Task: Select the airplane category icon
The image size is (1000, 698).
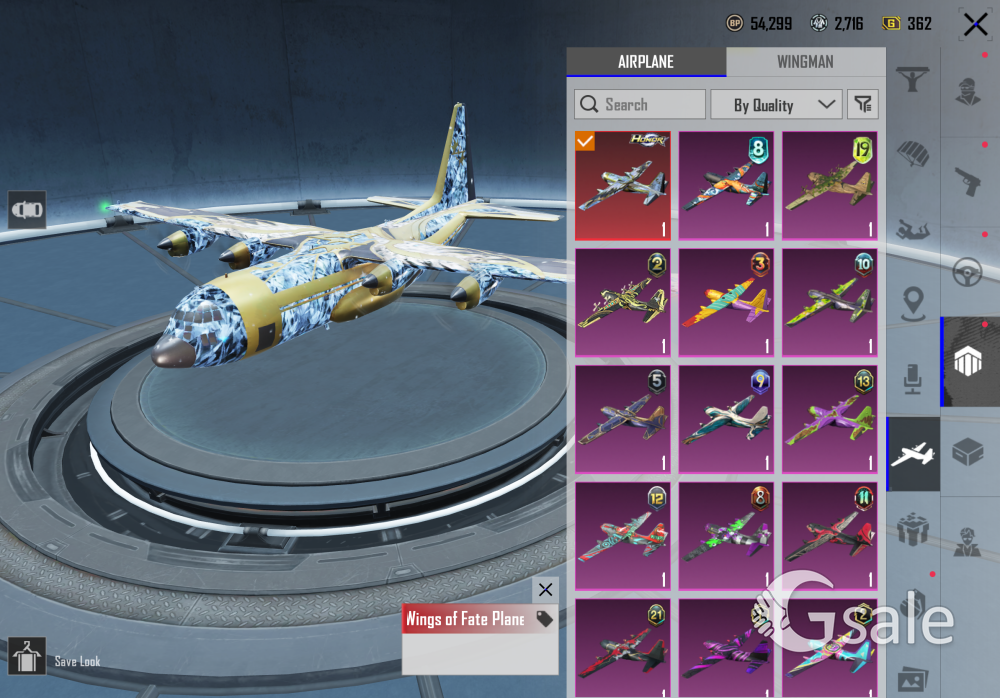Action: click(x=912, y=455)
